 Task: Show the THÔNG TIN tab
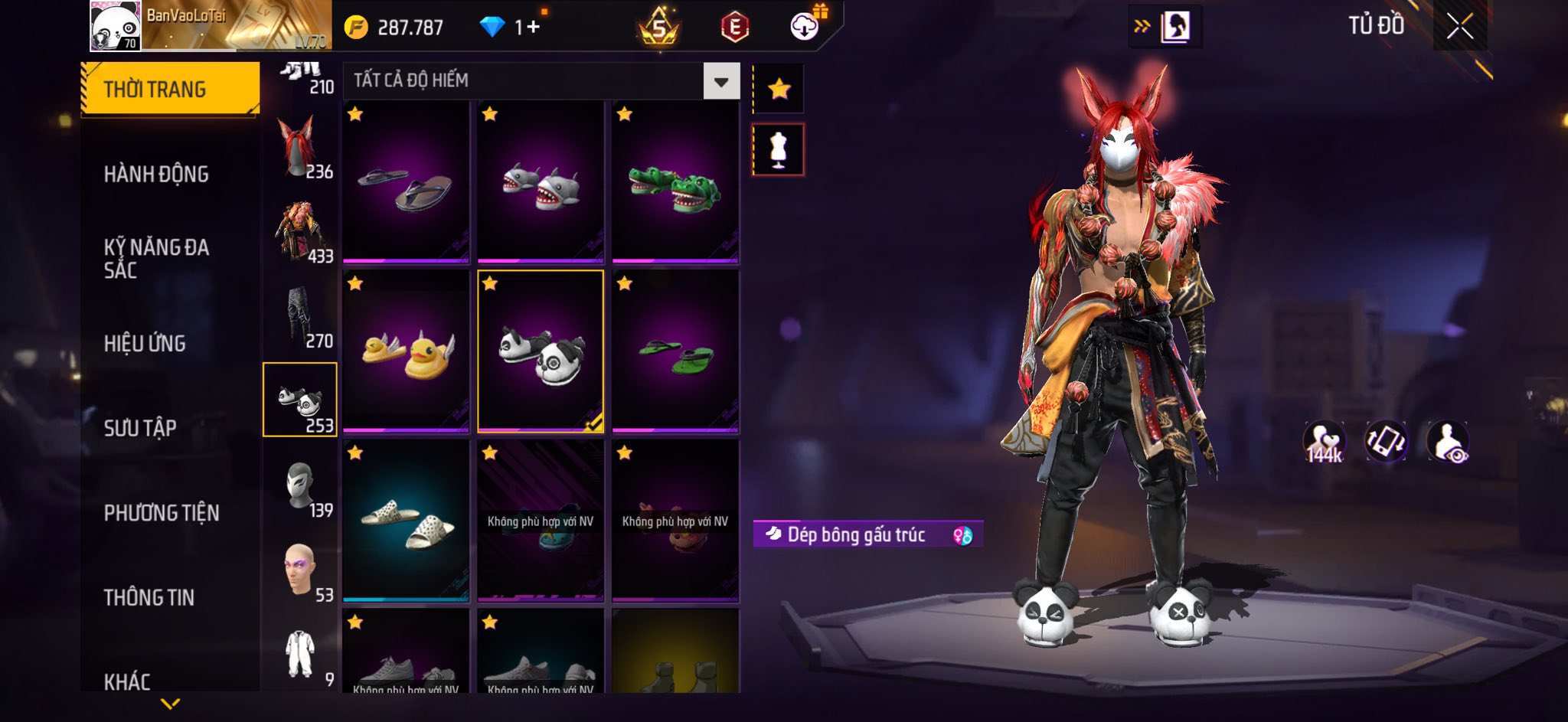149,597
